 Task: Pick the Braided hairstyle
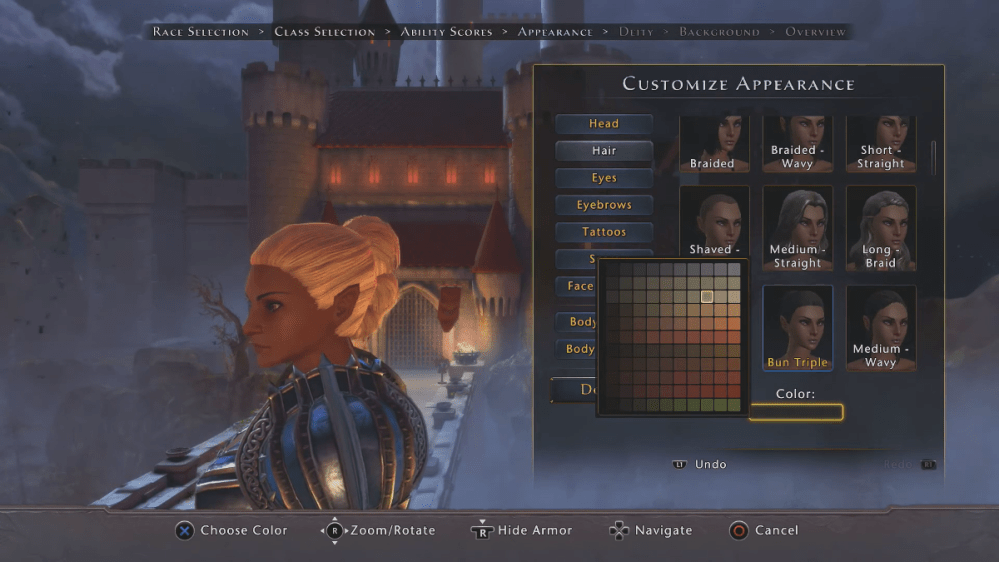[x=713, y=144]
